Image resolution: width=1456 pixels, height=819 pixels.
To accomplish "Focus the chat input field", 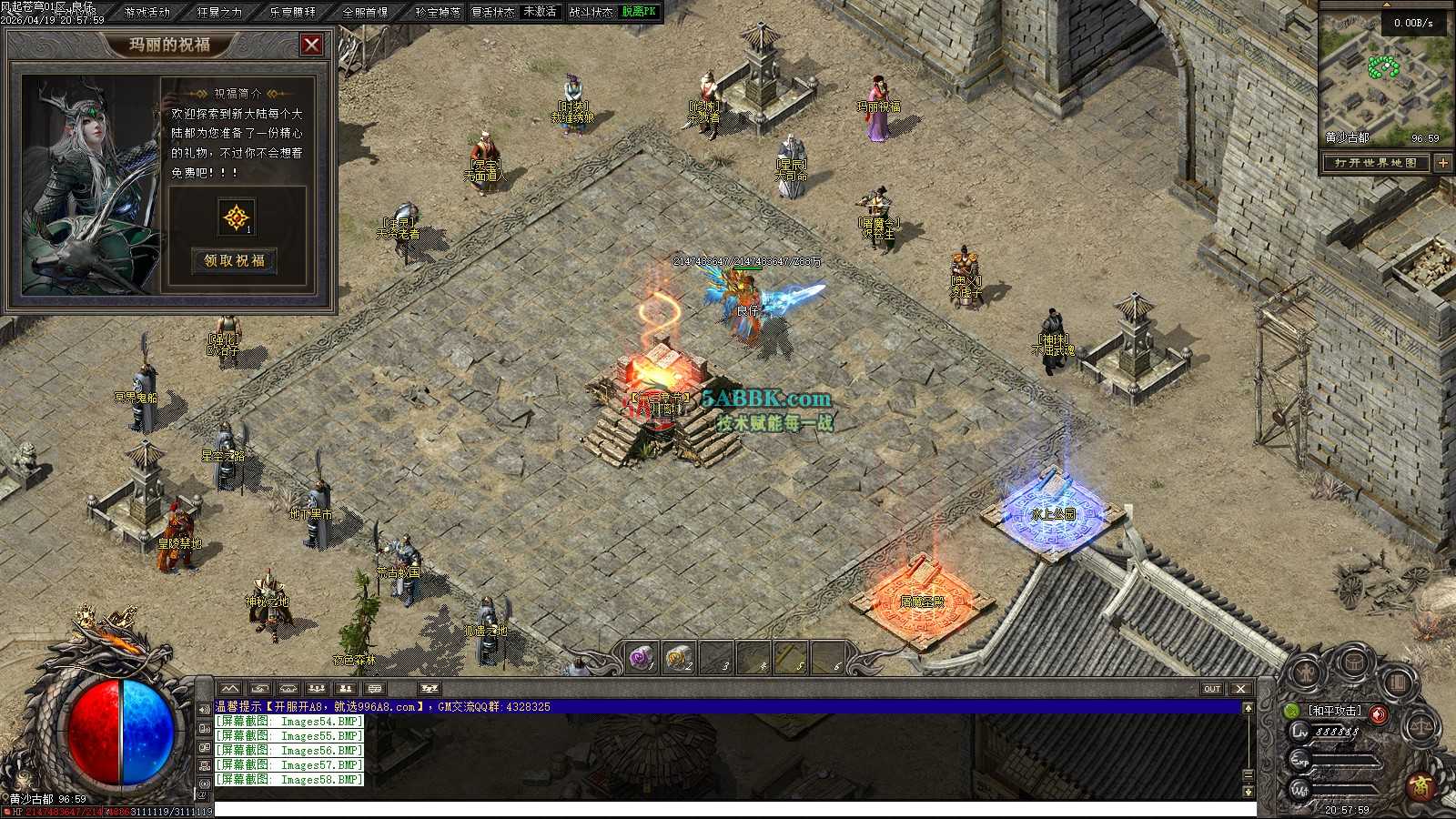I will tap(728, 809).
